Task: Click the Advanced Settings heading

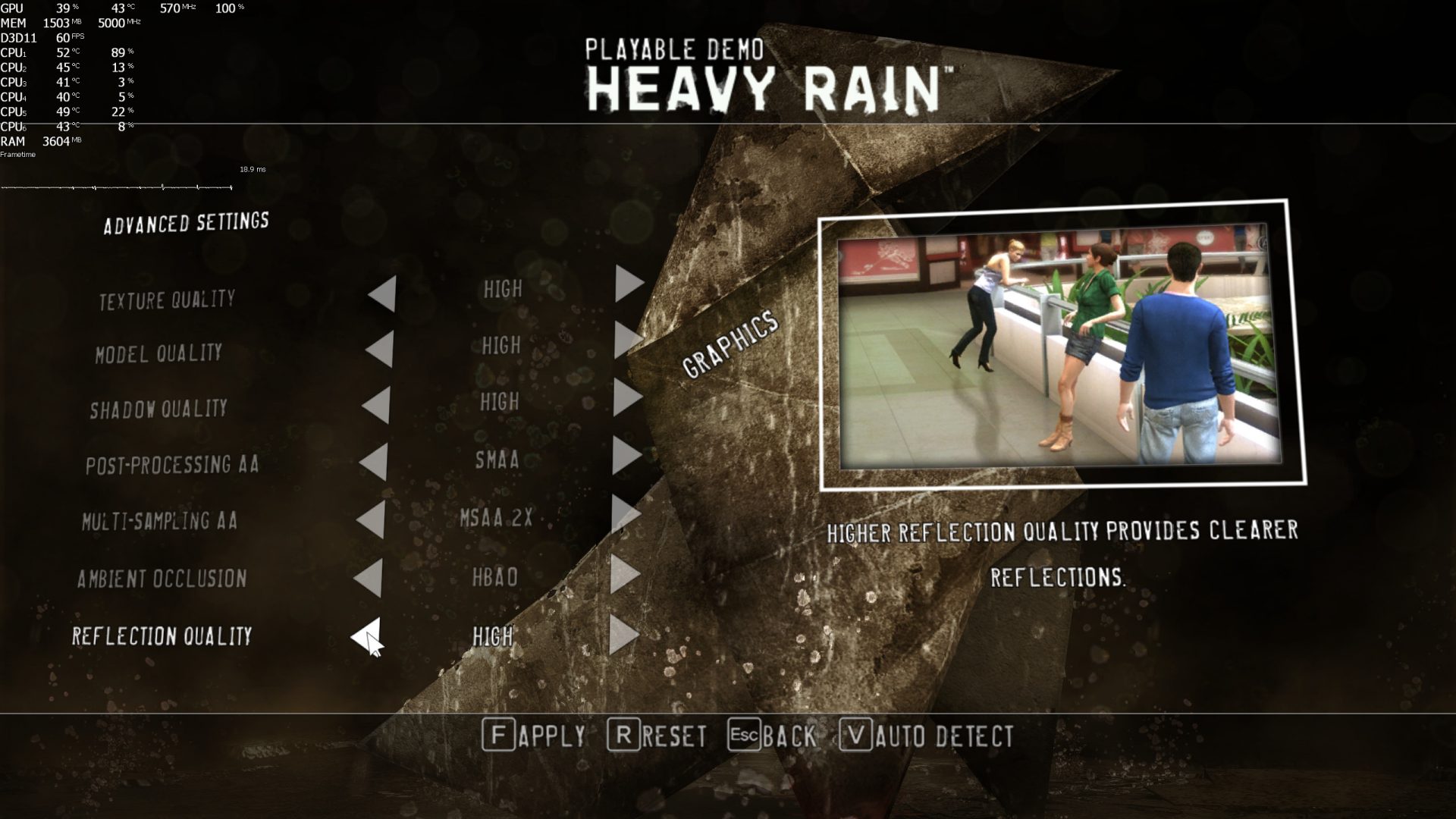Action: [187, 222]
